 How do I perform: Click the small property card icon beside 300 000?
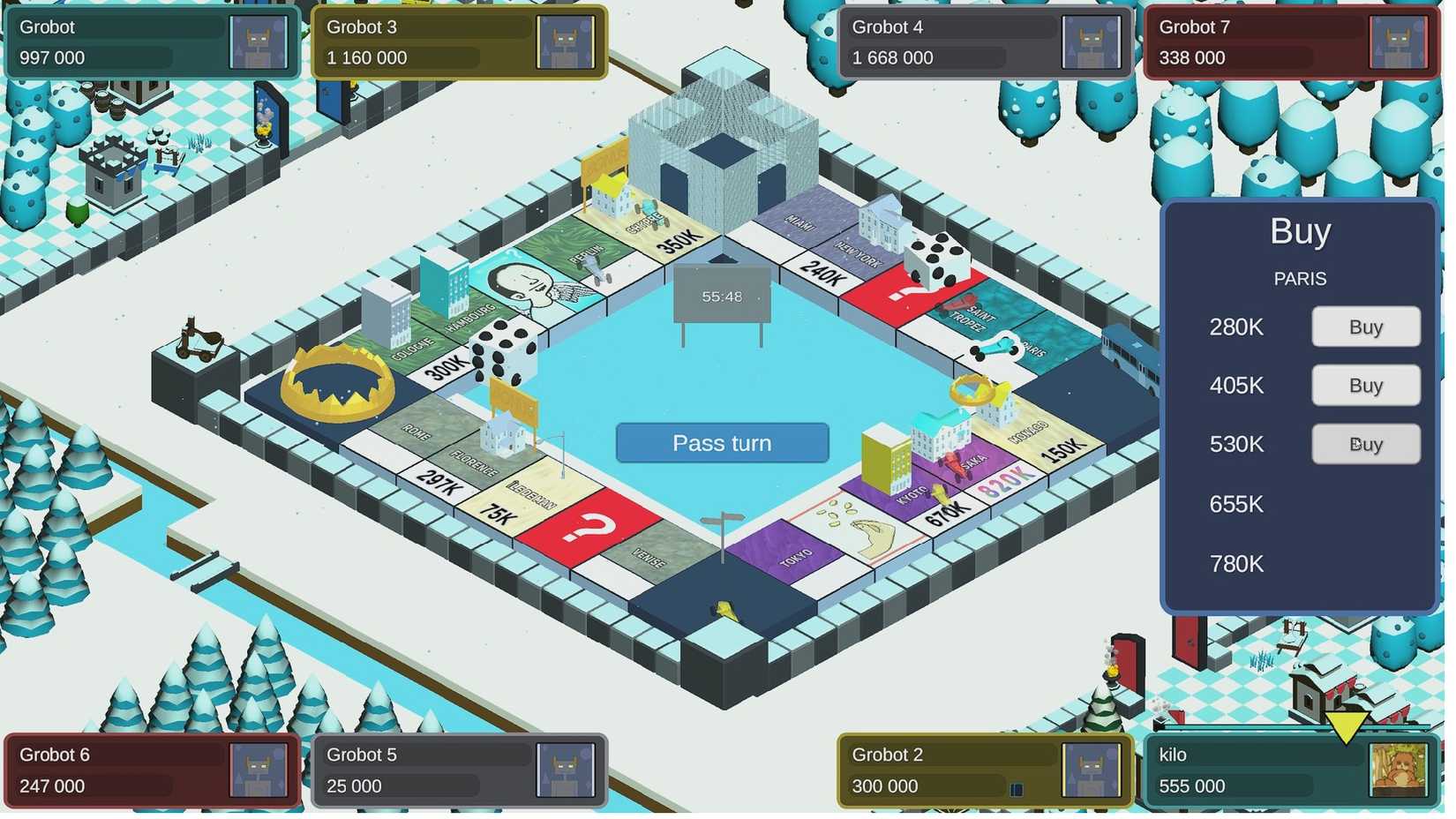pos(1017,788)
